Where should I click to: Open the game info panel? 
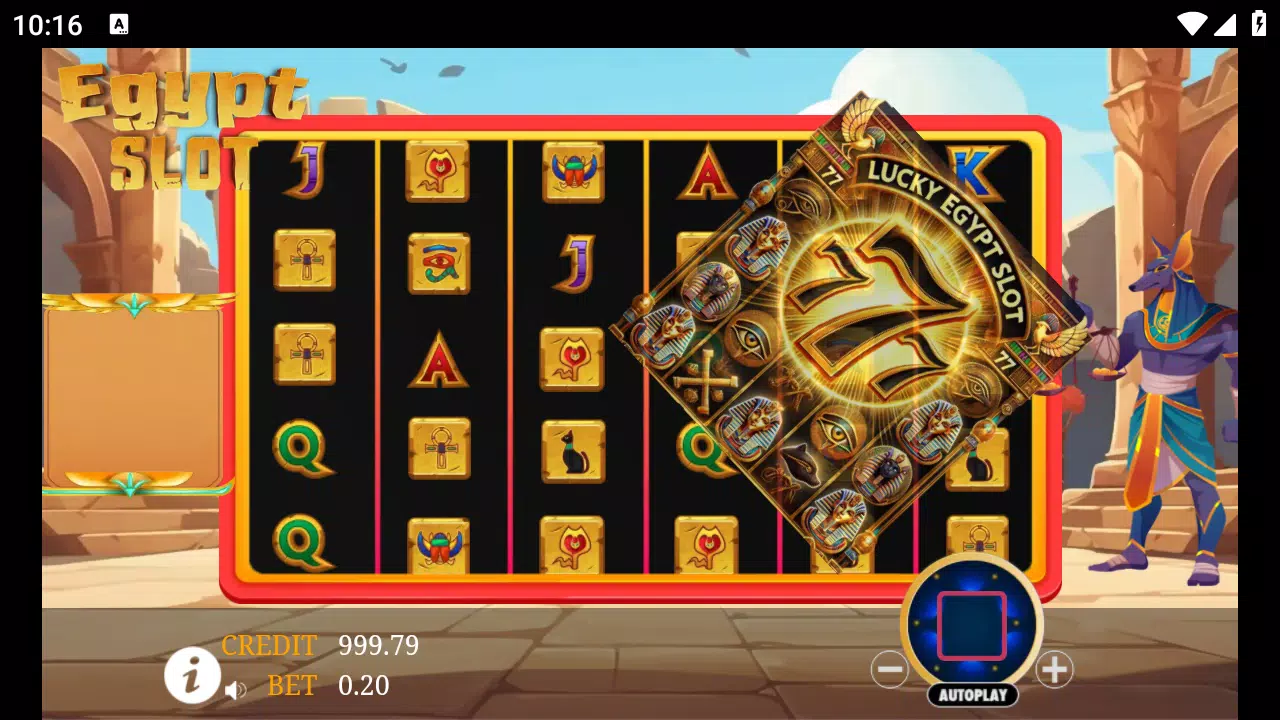(x=191, y=675)
